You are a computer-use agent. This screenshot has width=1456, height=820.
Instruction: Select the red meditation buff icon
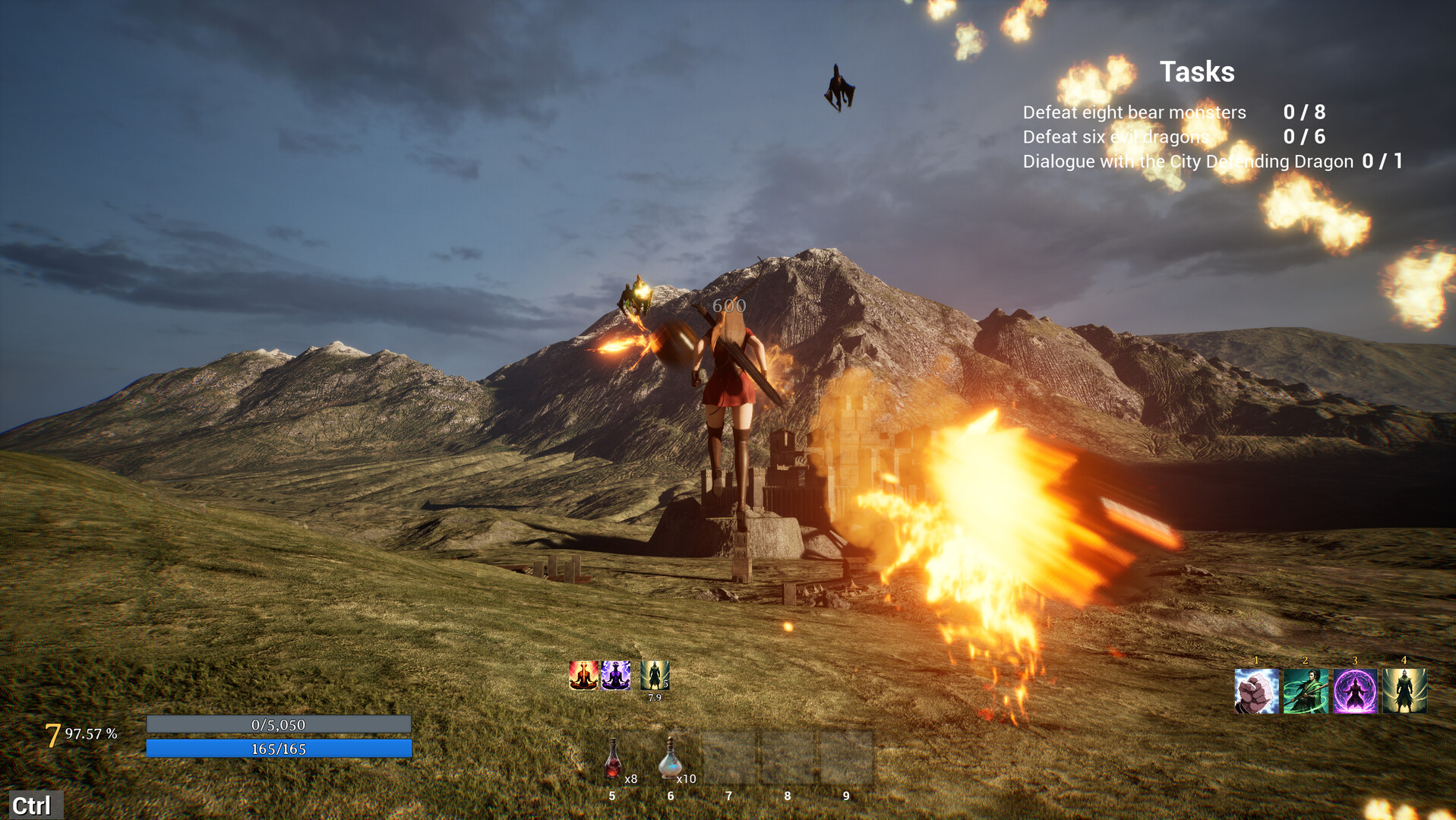tap(583, 675)
